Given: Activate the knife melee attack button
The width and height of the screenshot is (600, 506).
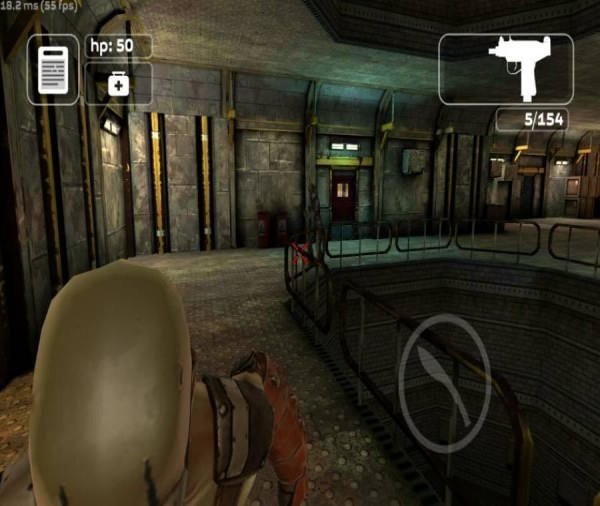Looking at the screenshot, I should (x=444, y=383).
